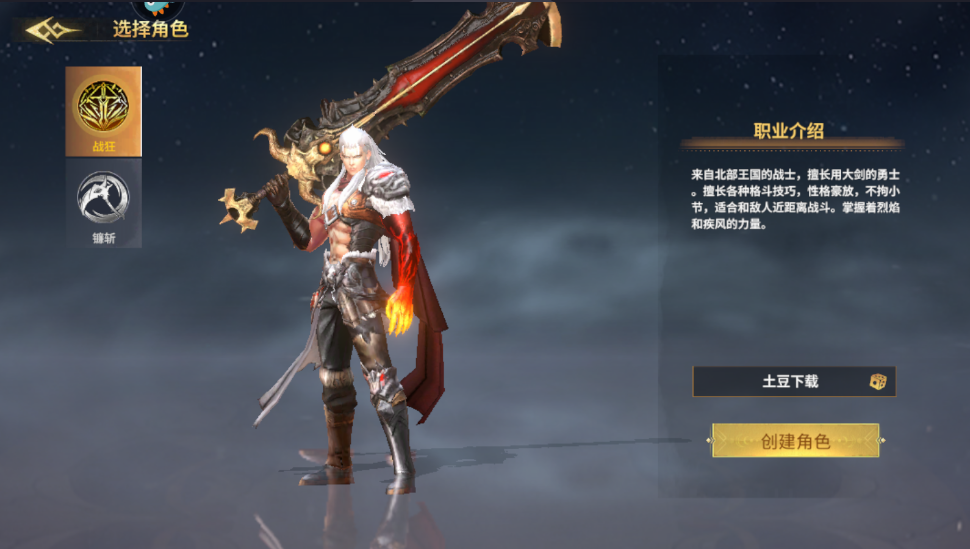Screen dimensions: 970x549
Task: Select the 战狂 class tile
Action: [x=104, y=111]
